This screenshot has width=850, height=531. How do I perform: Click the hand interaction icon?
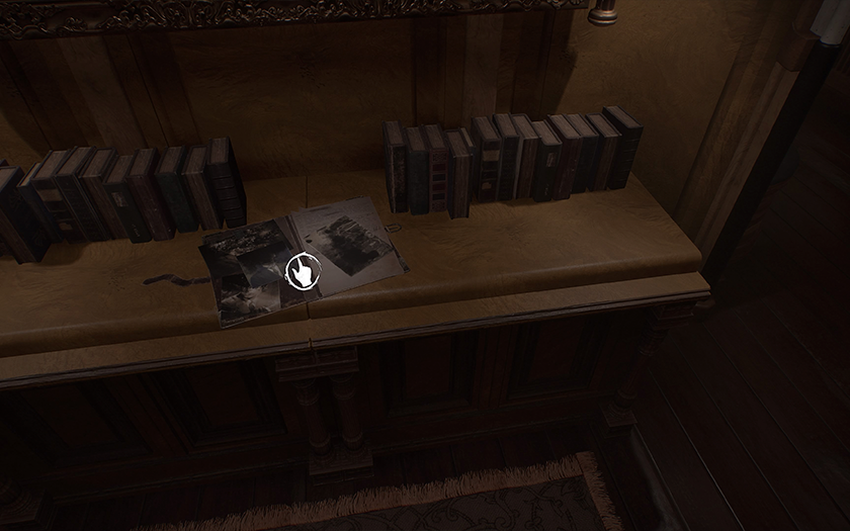pyautogui.click(x=302, y=271)
